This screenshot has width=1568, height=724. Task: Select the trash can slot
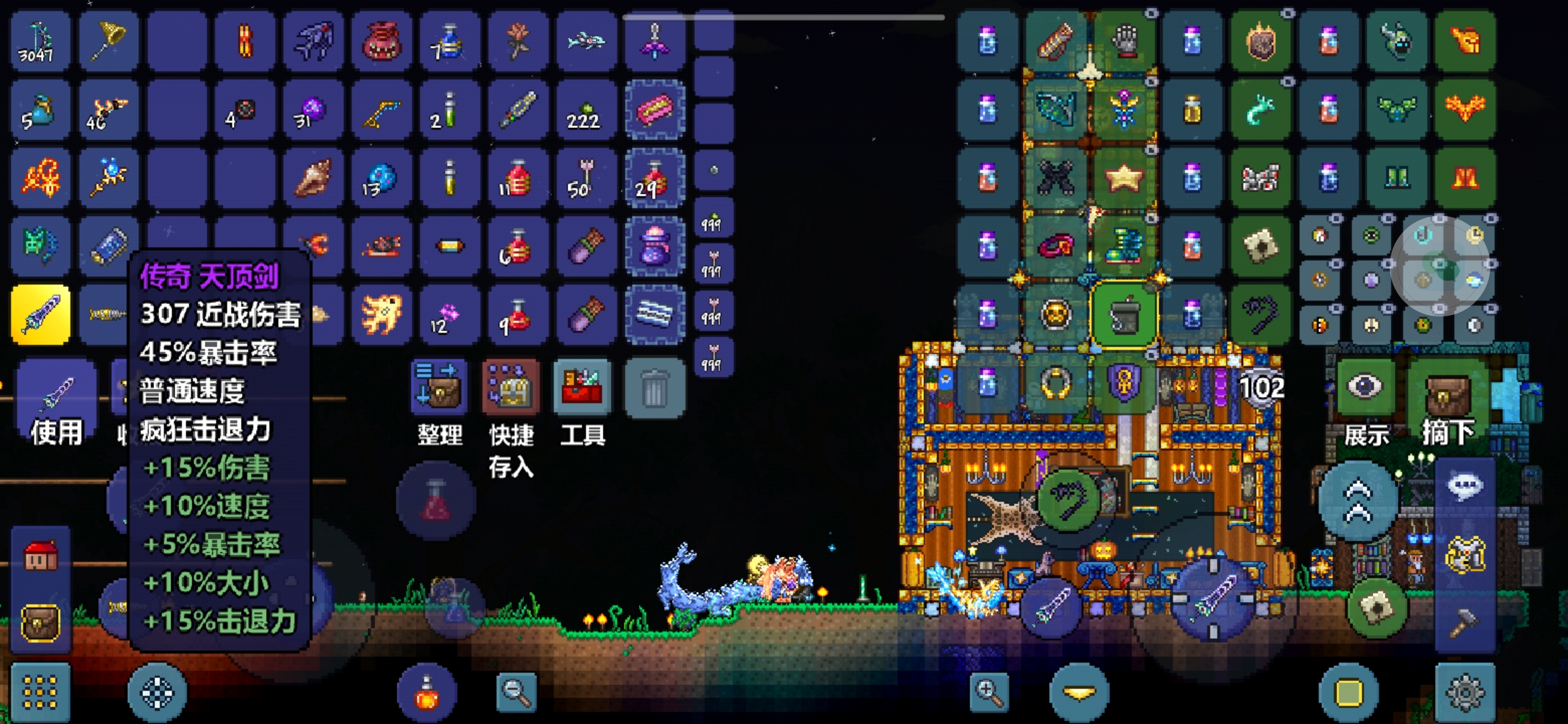(655, 387)
